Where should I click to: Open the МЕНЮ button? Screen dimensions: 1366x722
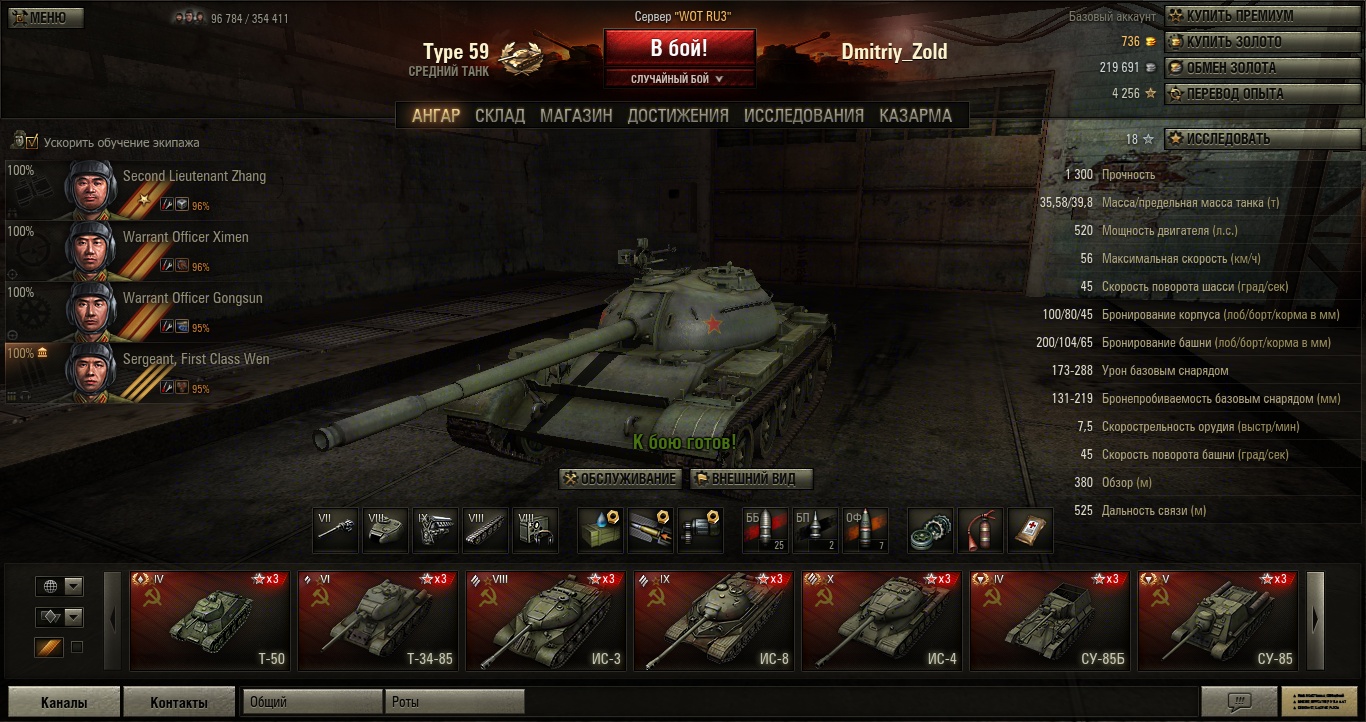[x=46, y=17]
